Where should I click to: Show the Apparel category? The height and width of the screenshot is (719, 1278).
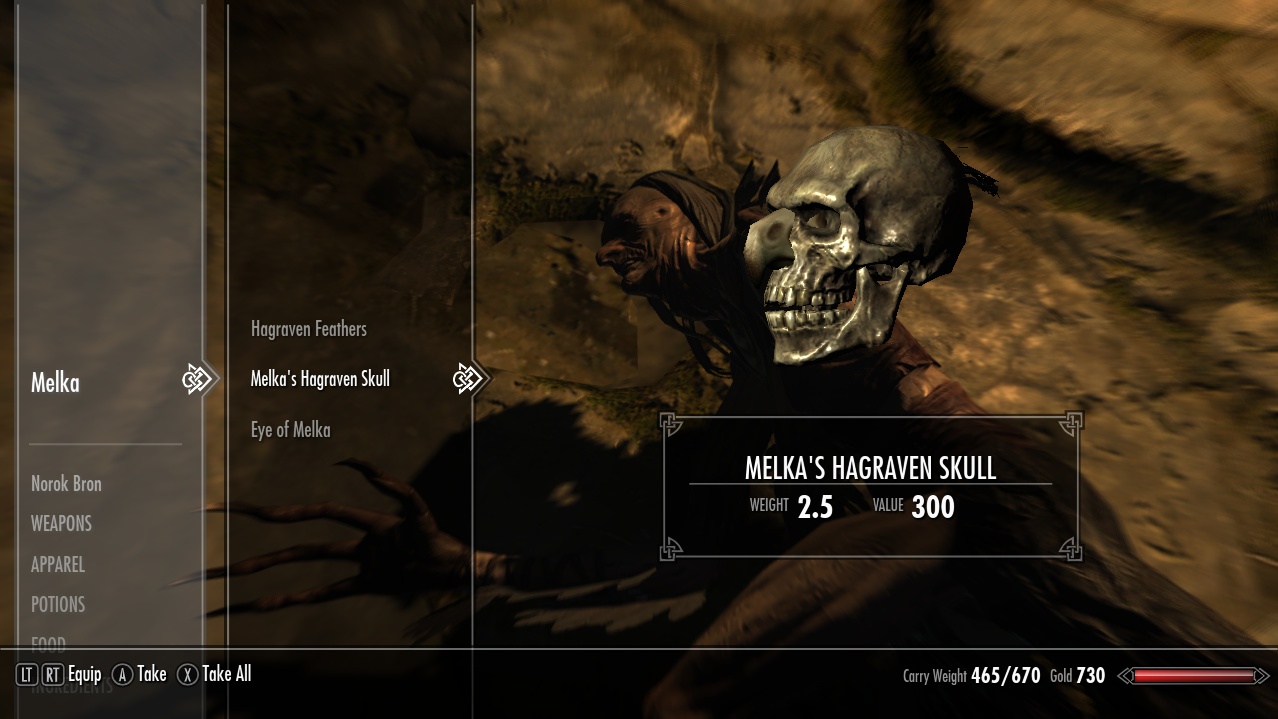(x=58, y=565)
